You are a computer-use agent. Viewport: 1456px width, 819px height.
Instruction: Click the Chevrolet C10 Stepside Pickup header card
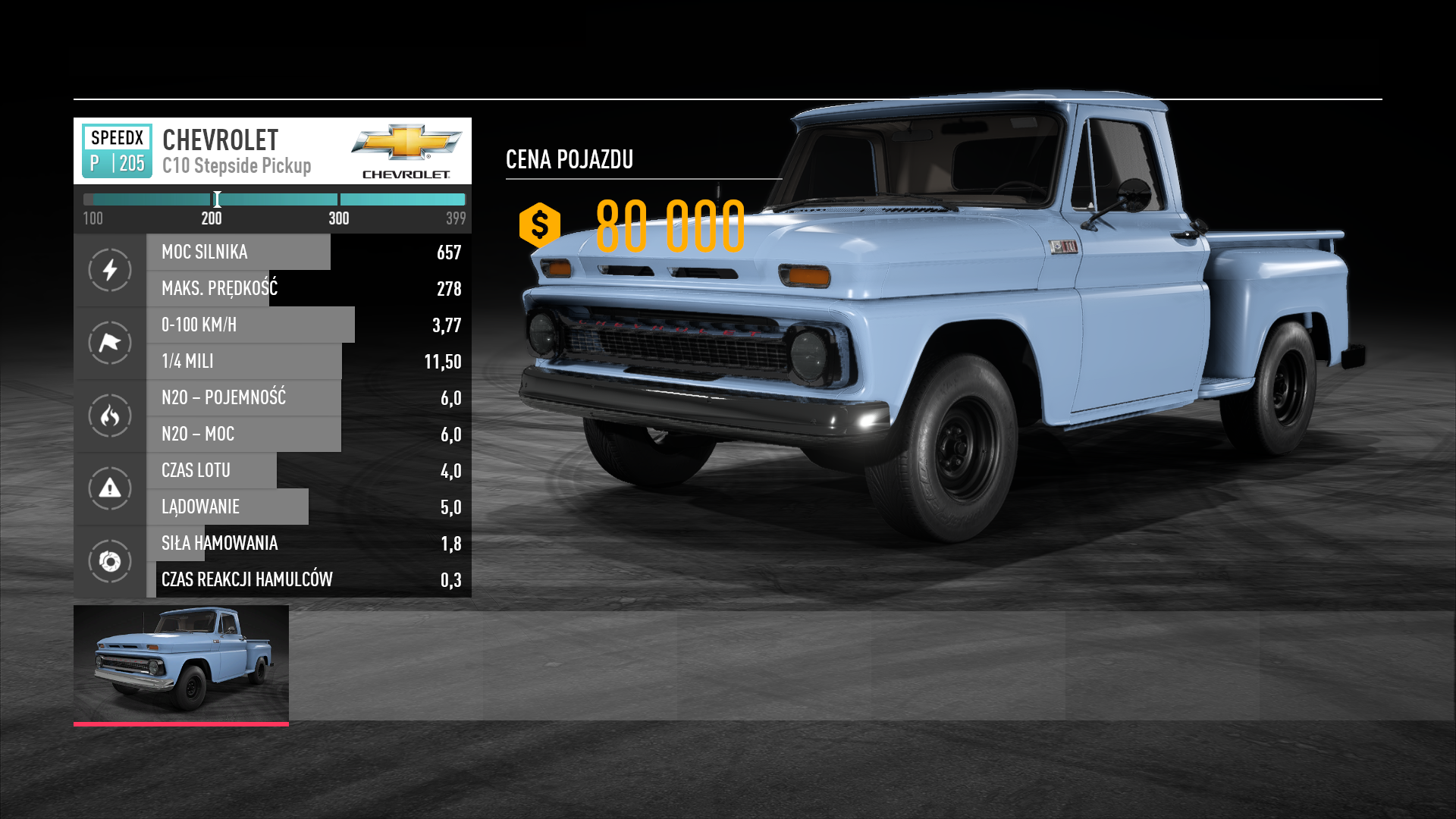click(x=272, y=151)
